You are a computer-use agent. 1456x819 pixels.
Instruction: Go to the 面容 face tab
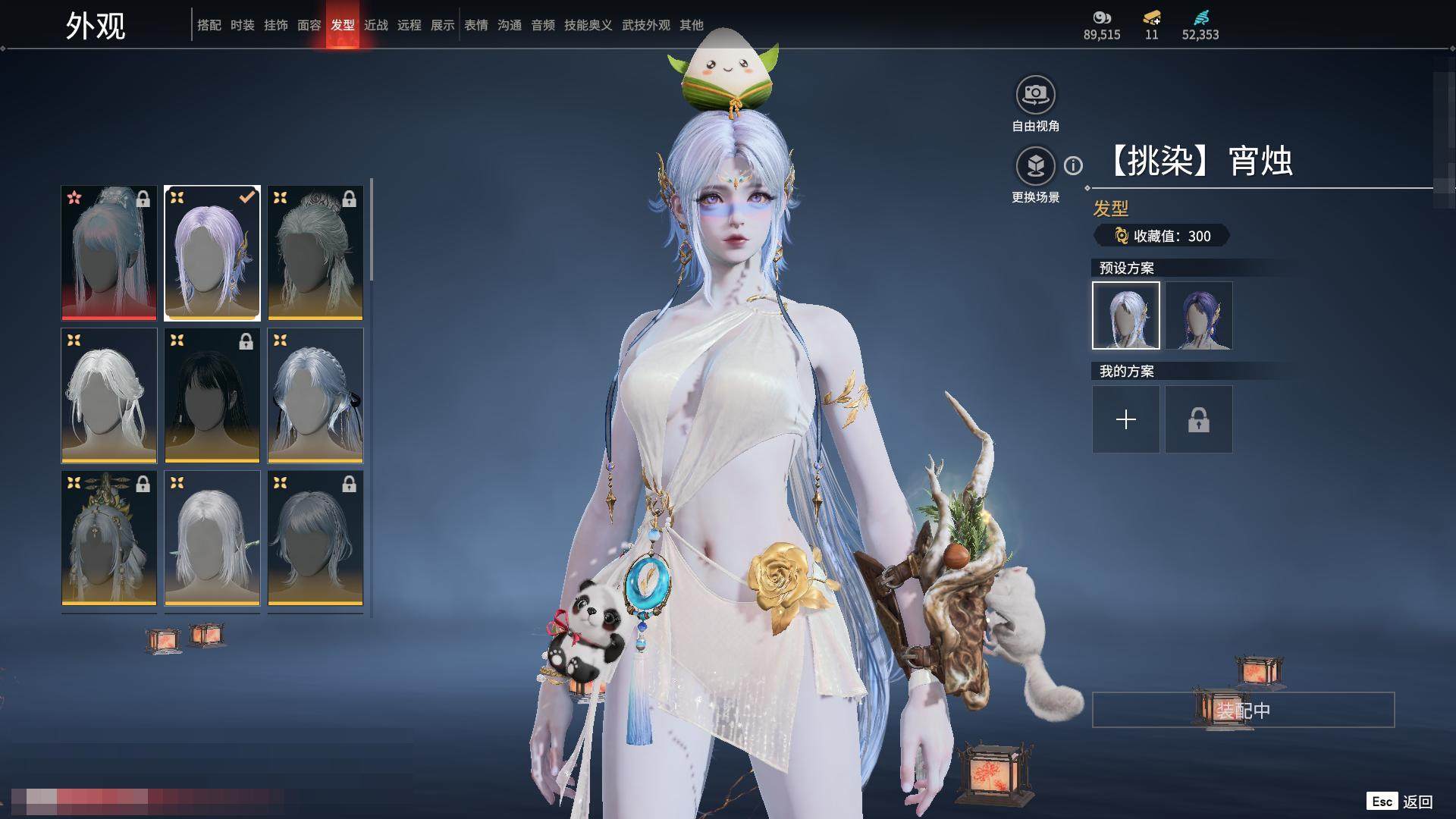309,25
